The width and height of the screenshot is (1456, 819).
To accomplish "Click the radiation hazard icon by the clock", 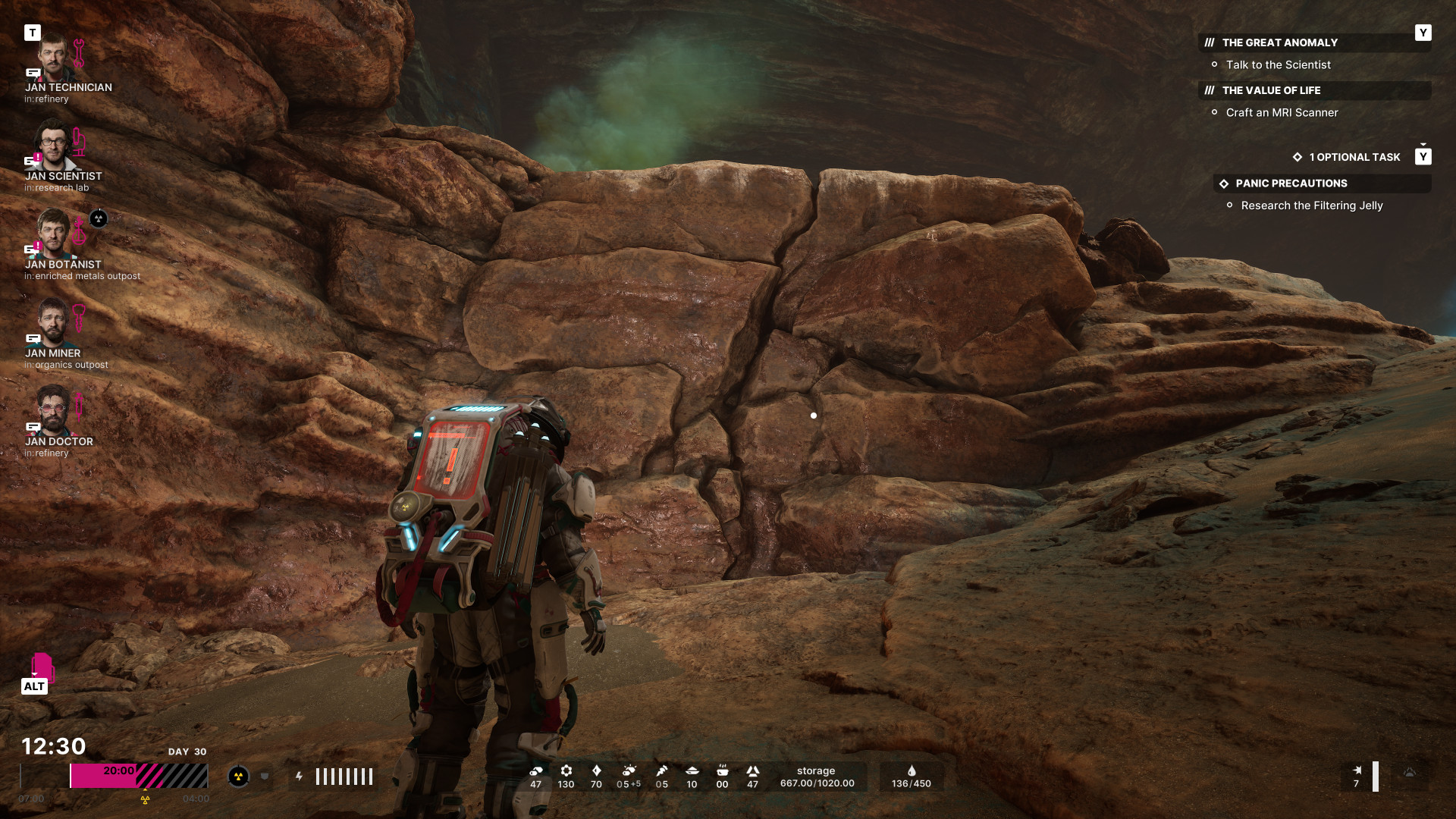I will click(x=238, y=777).
